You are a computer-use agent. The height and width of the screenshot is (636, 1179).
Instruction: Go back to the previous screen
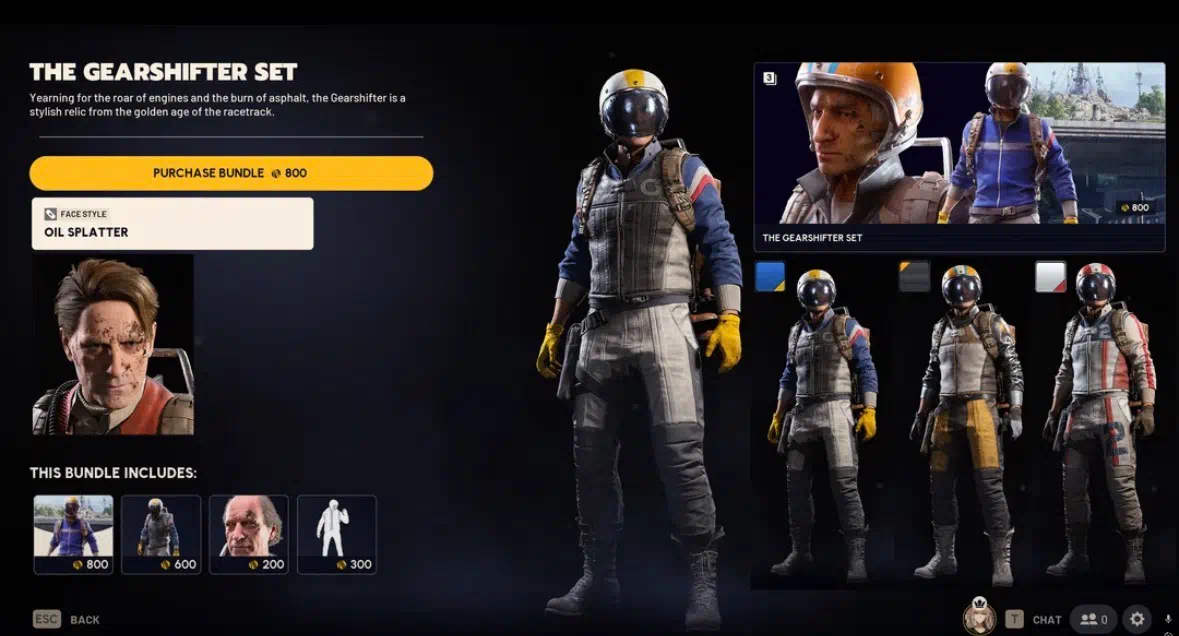click(x=67, y=620)
